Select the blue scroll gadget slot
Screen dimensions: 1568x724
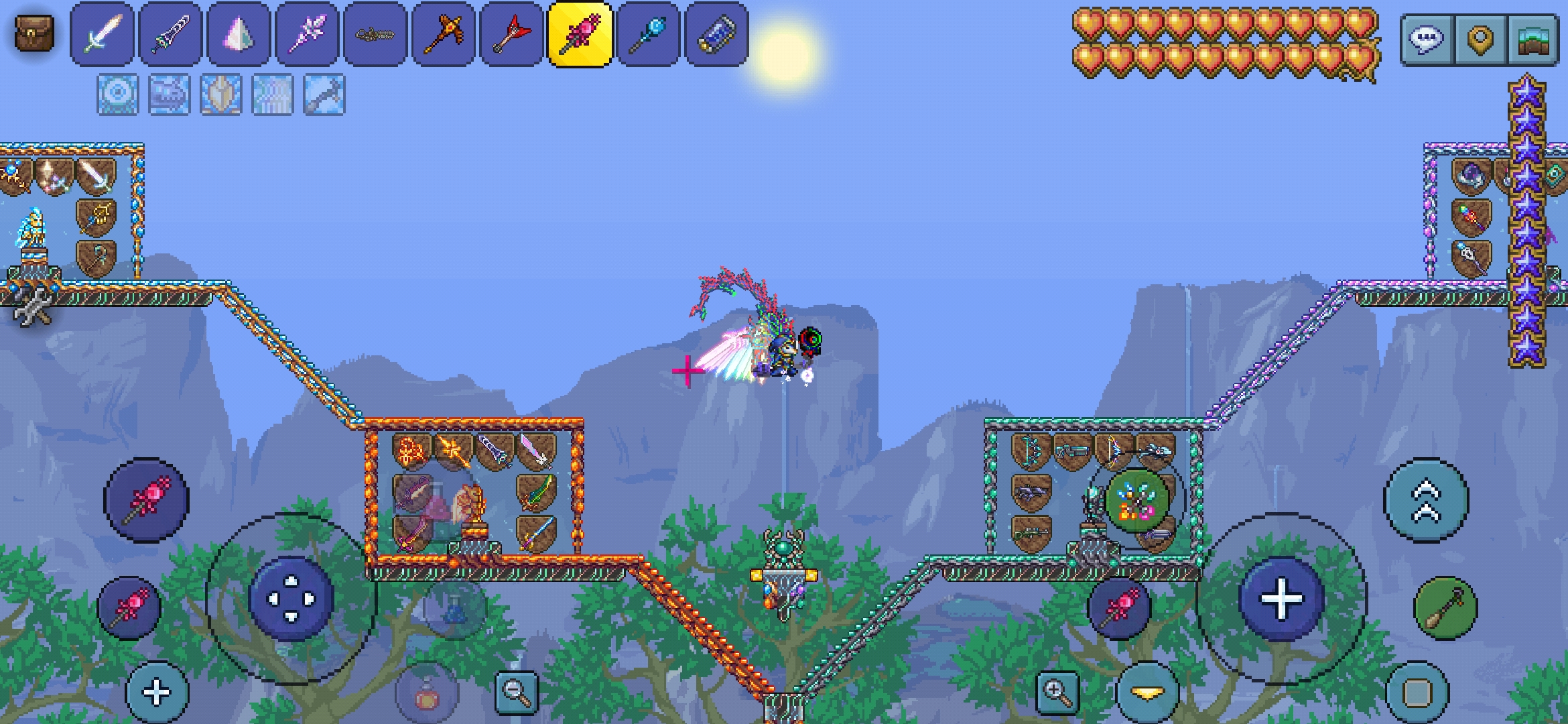tap(717, 34)
